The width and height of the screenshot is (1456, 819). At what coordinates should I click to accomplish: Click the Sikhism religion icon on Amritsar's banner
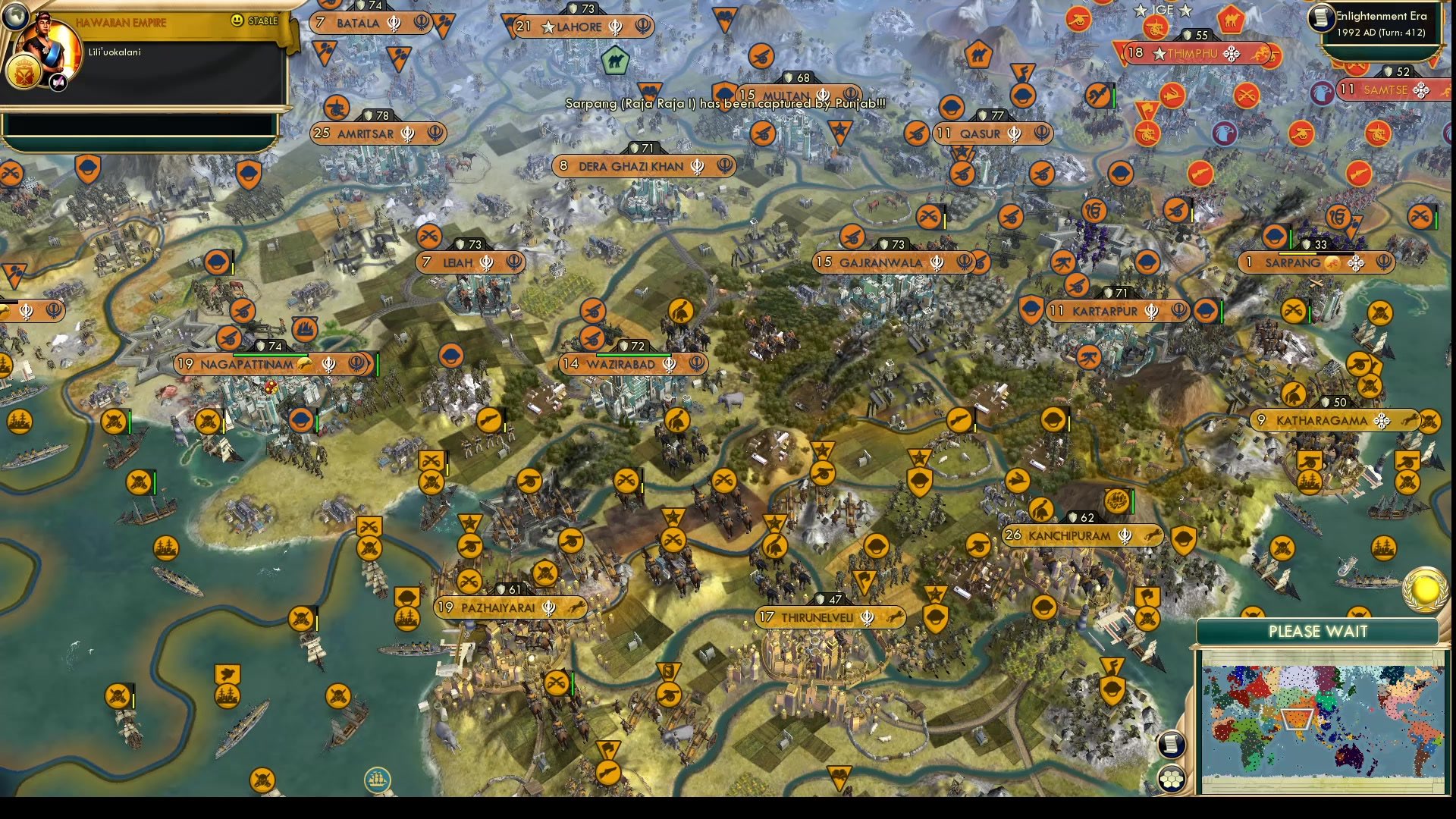[407, 133]
